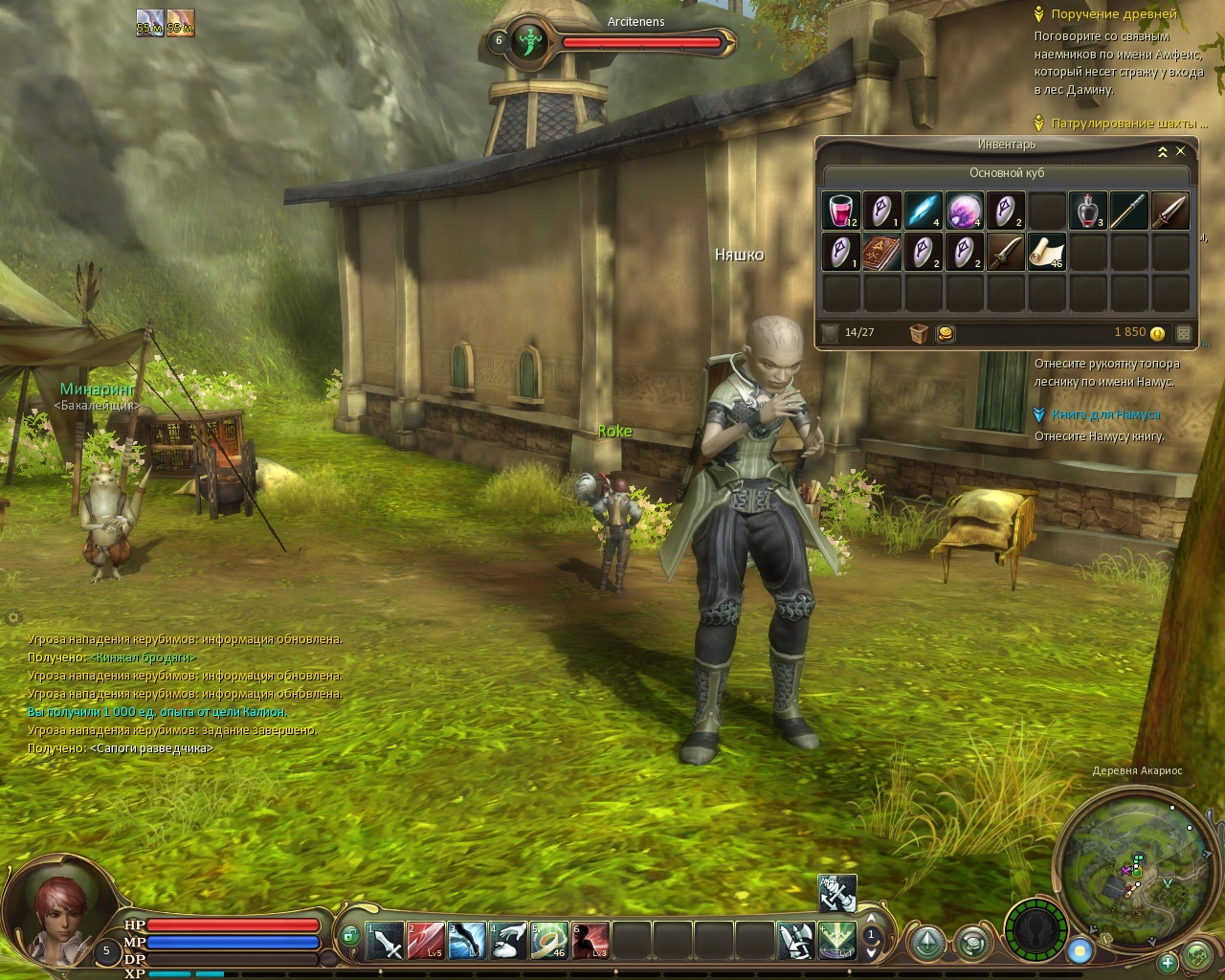Select the blue-tipped staff item
The height and width of the screenshot is (980, 1225).
pos(1128,211)
